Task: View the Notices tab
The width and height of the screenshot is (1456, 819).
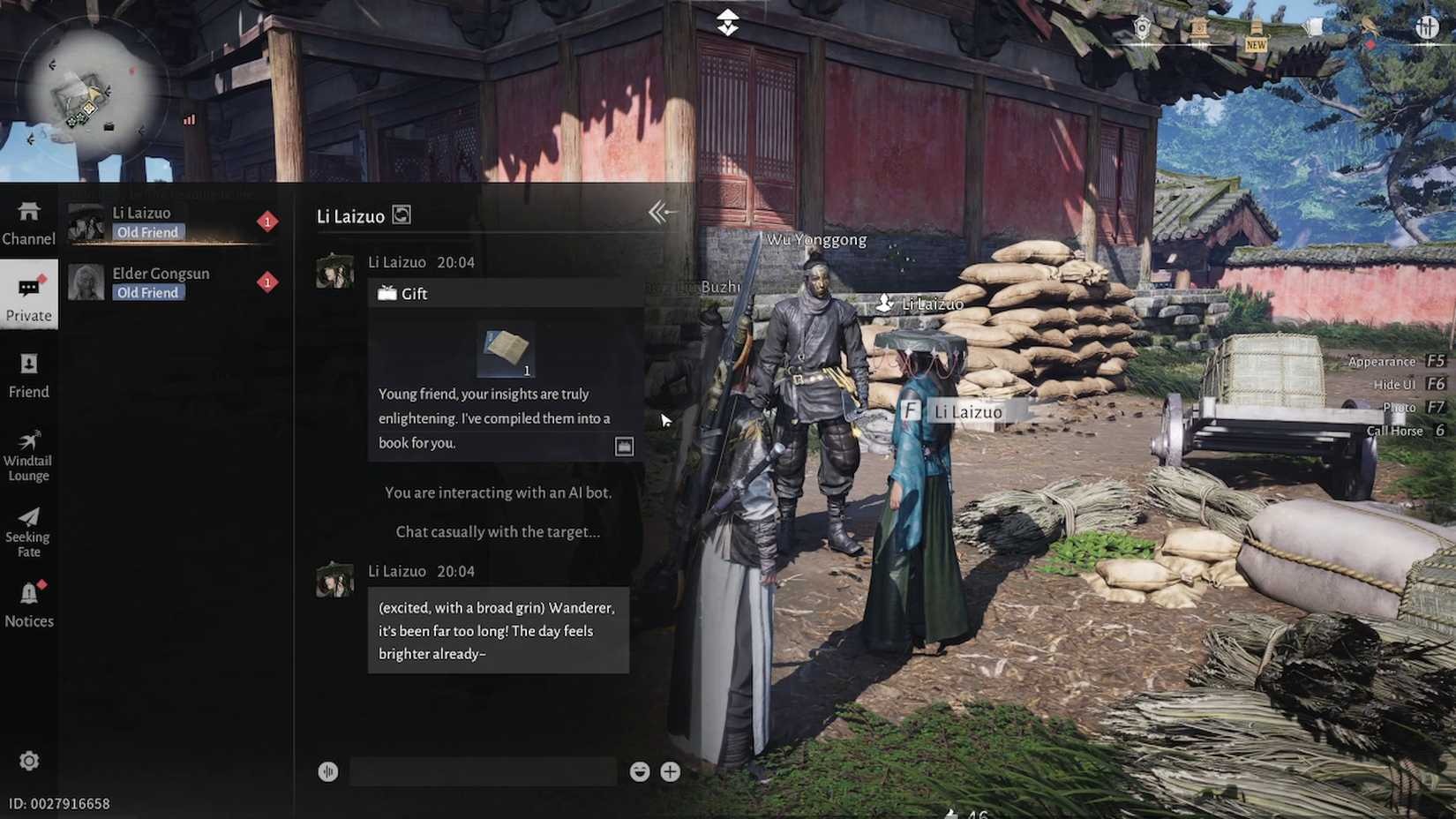Action: pos(28,605)
